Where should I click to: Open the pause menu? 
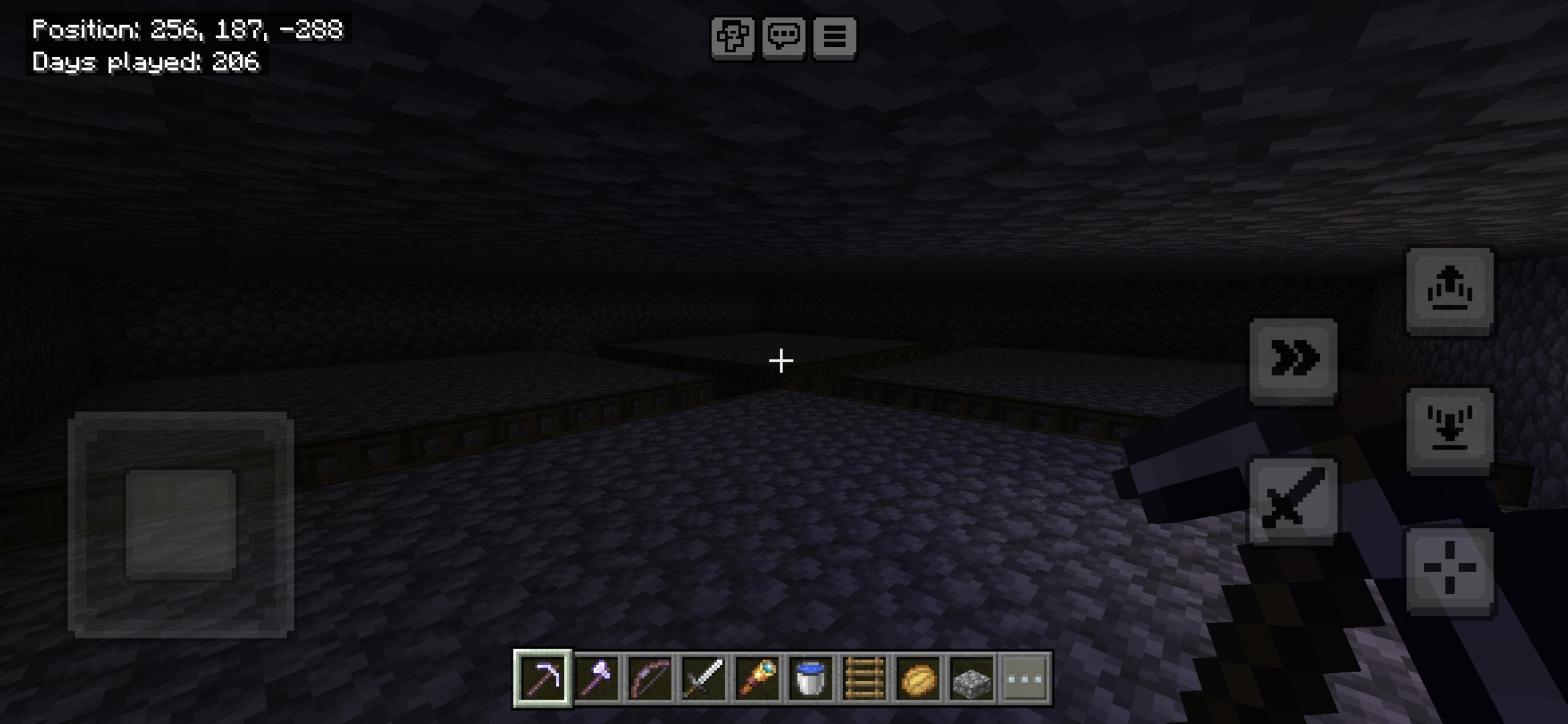(x=836, y=38)
